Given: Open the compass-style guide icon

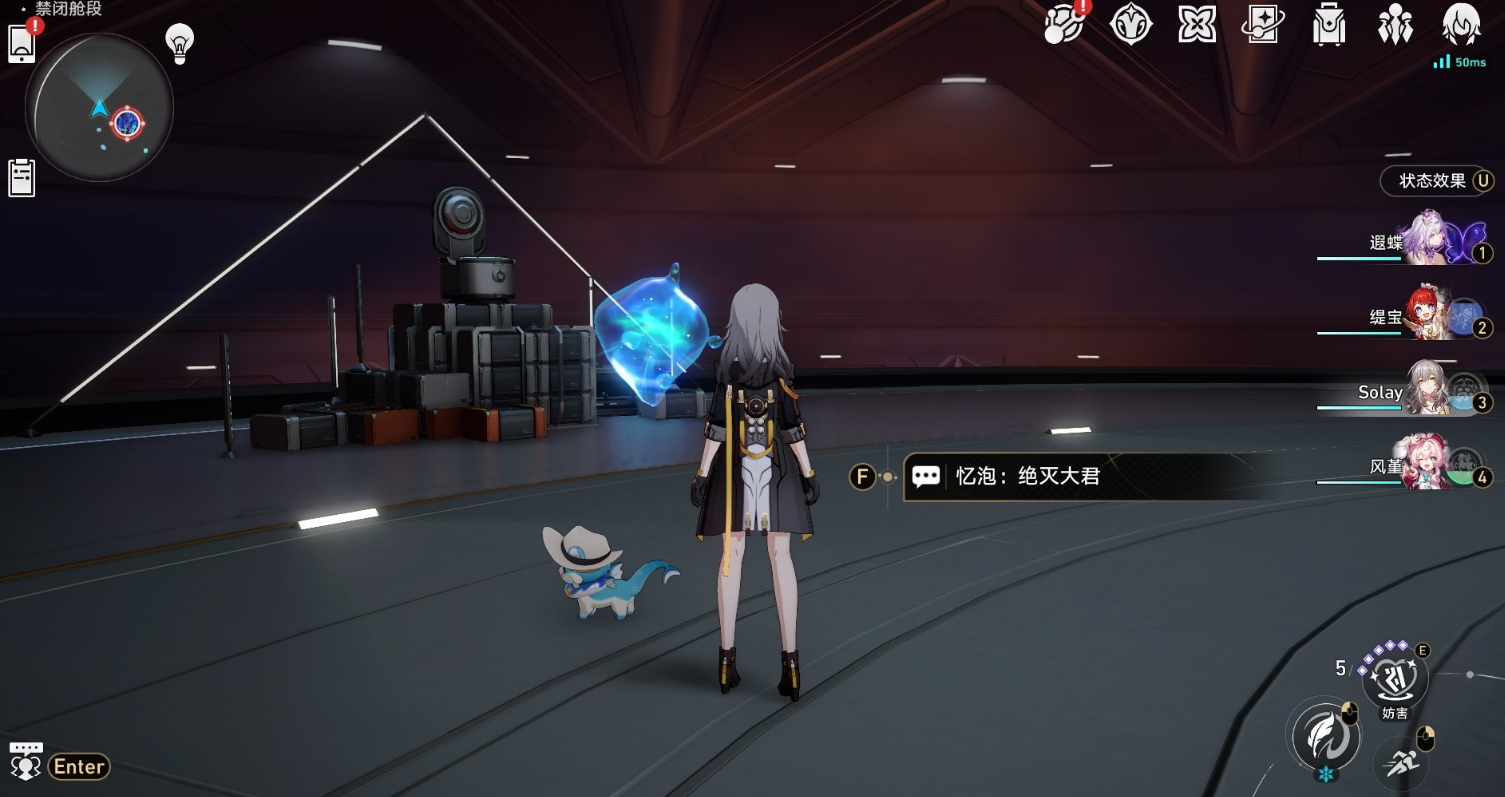Looking at the screenshot, I should point(1131,24).
